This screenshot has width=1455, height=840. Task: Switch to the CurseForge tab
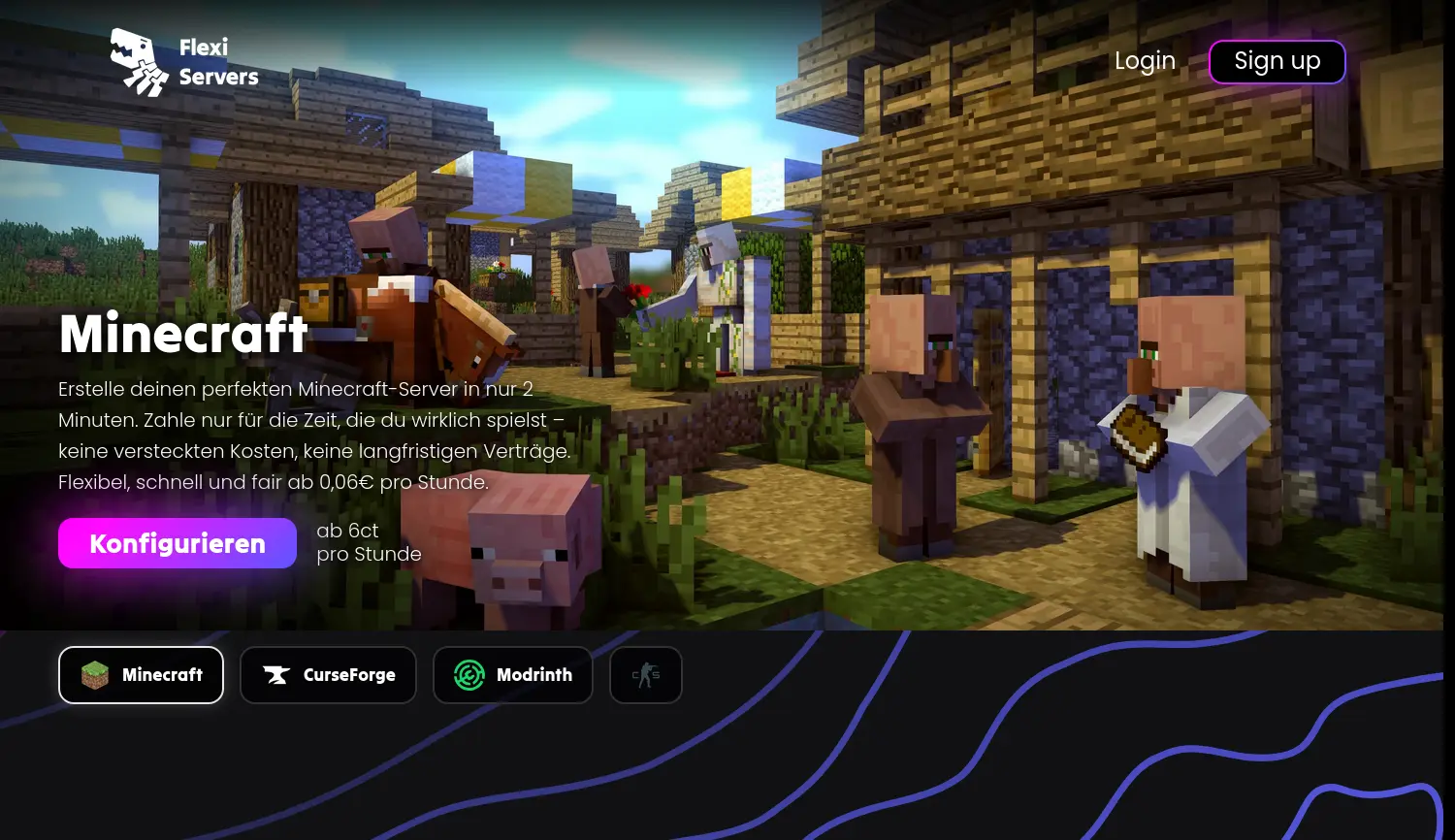click(x=328, y=675)
